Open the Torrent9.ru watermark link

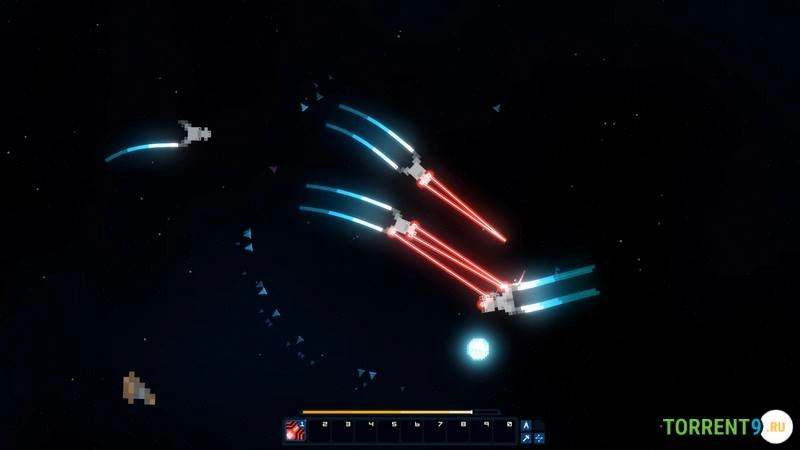725,427
